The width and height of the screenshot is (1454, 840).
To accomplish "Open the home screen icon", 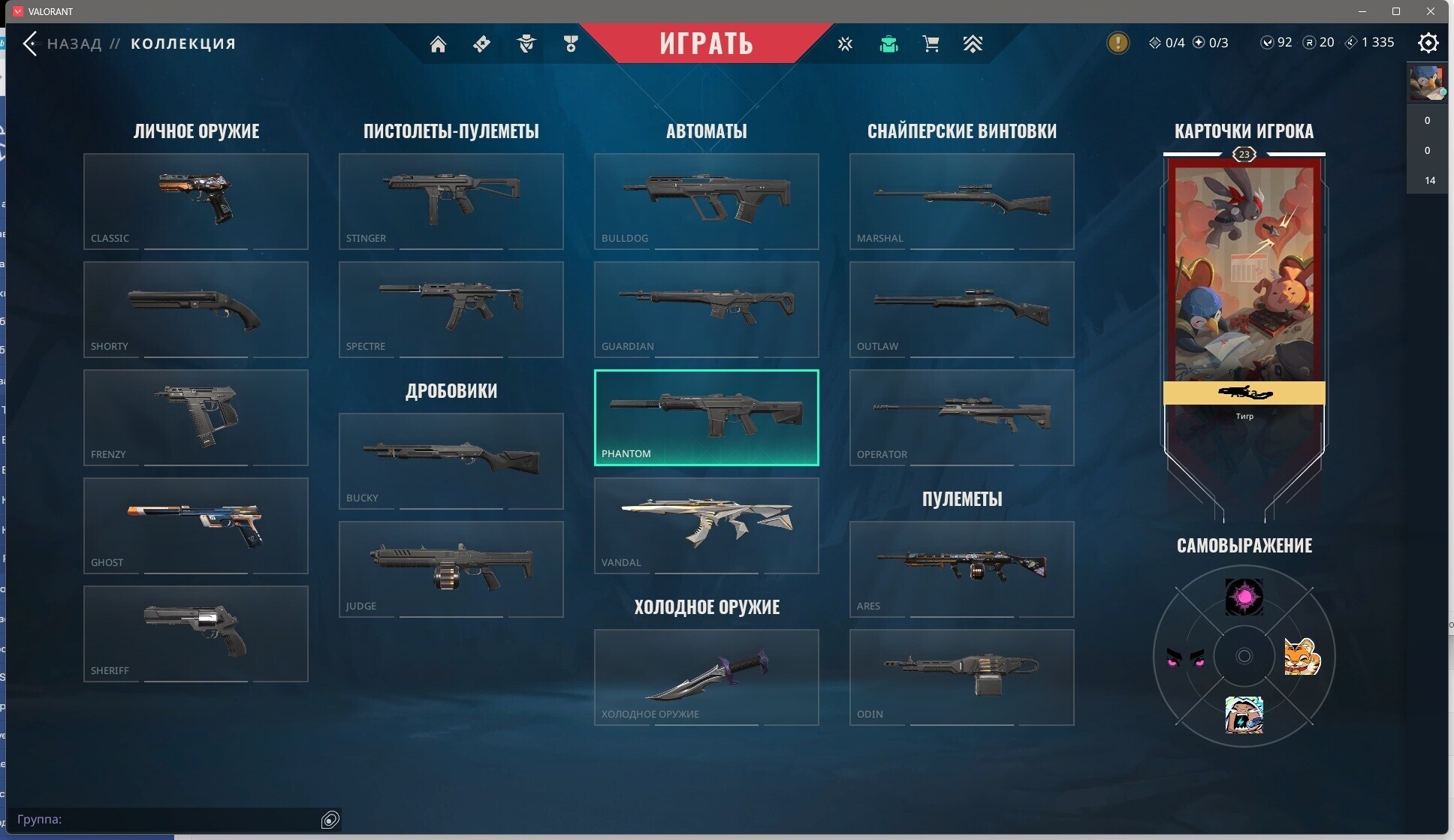I will point(438,44).
